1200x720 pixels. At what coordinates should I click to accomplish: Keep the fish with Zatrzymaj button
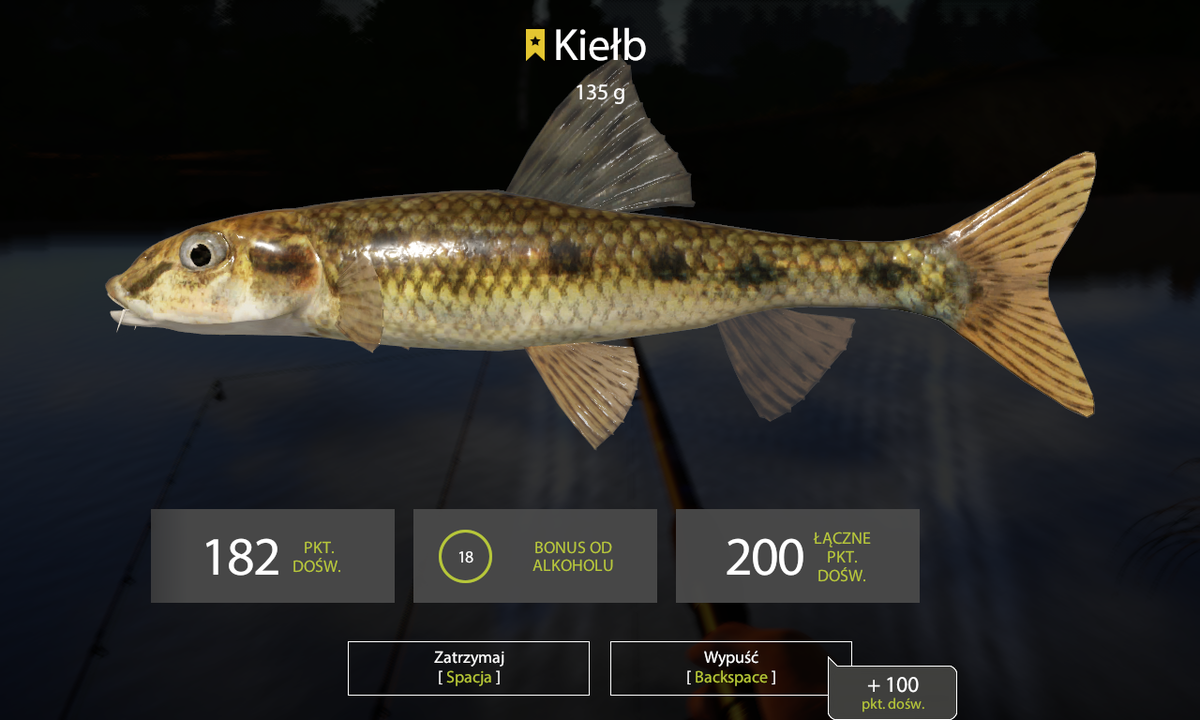point(469,668)
